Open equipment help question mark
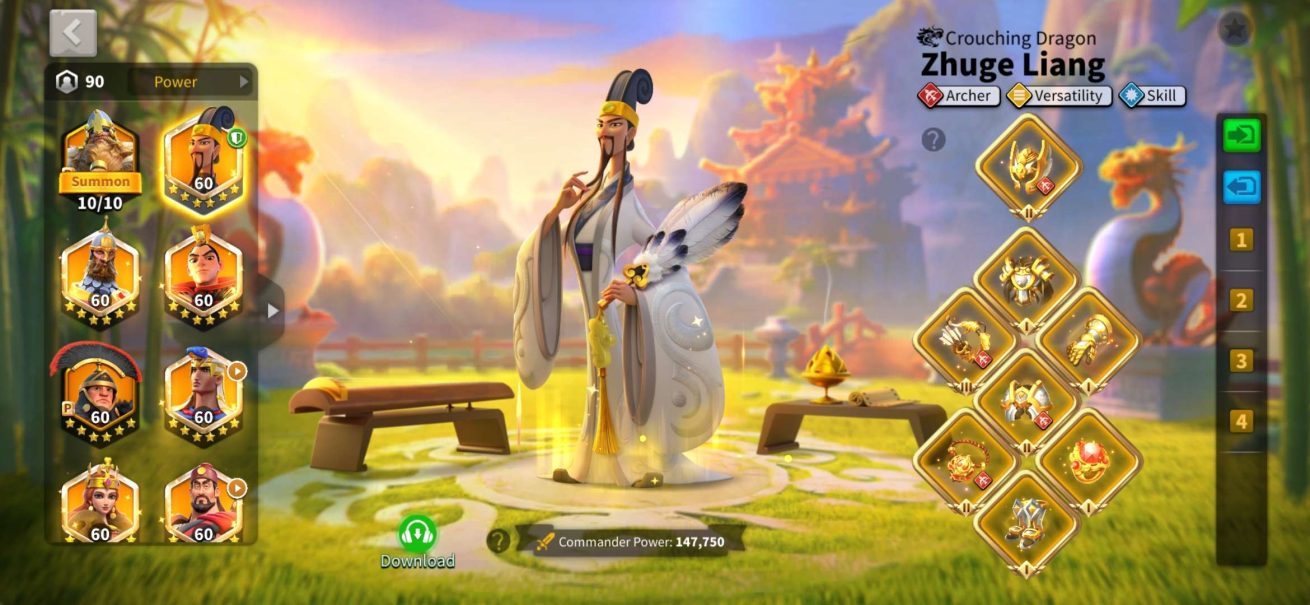The image size is (1310, 605). (933, 140)
